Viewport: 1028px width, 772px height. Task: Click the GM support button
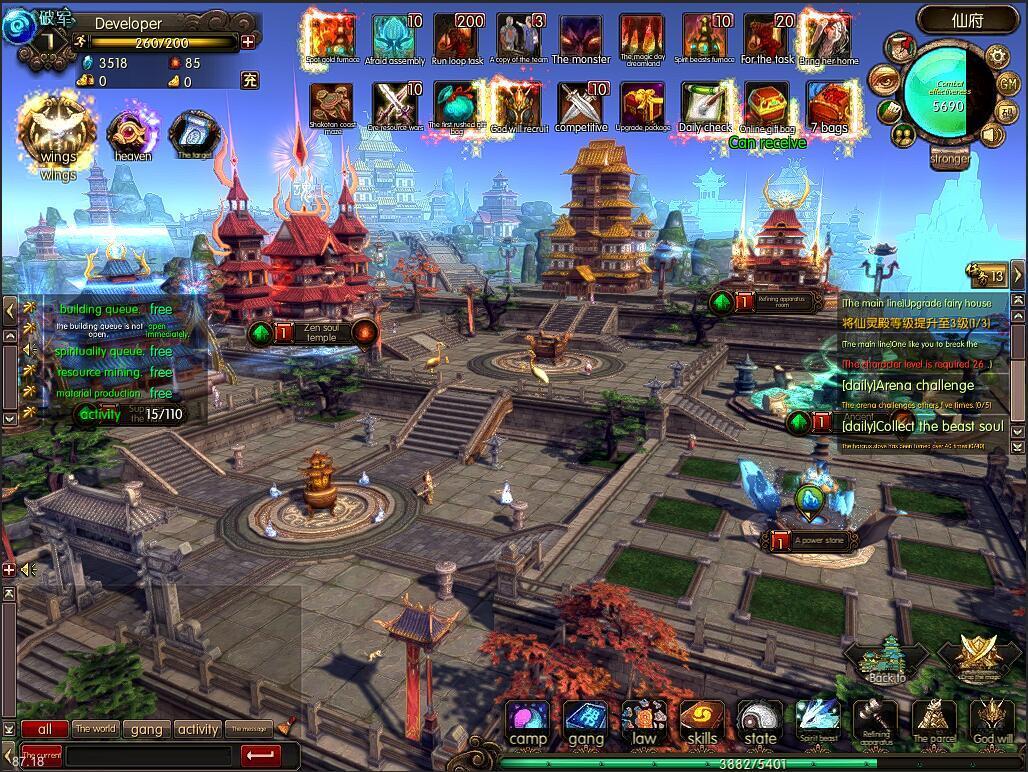1008,83
